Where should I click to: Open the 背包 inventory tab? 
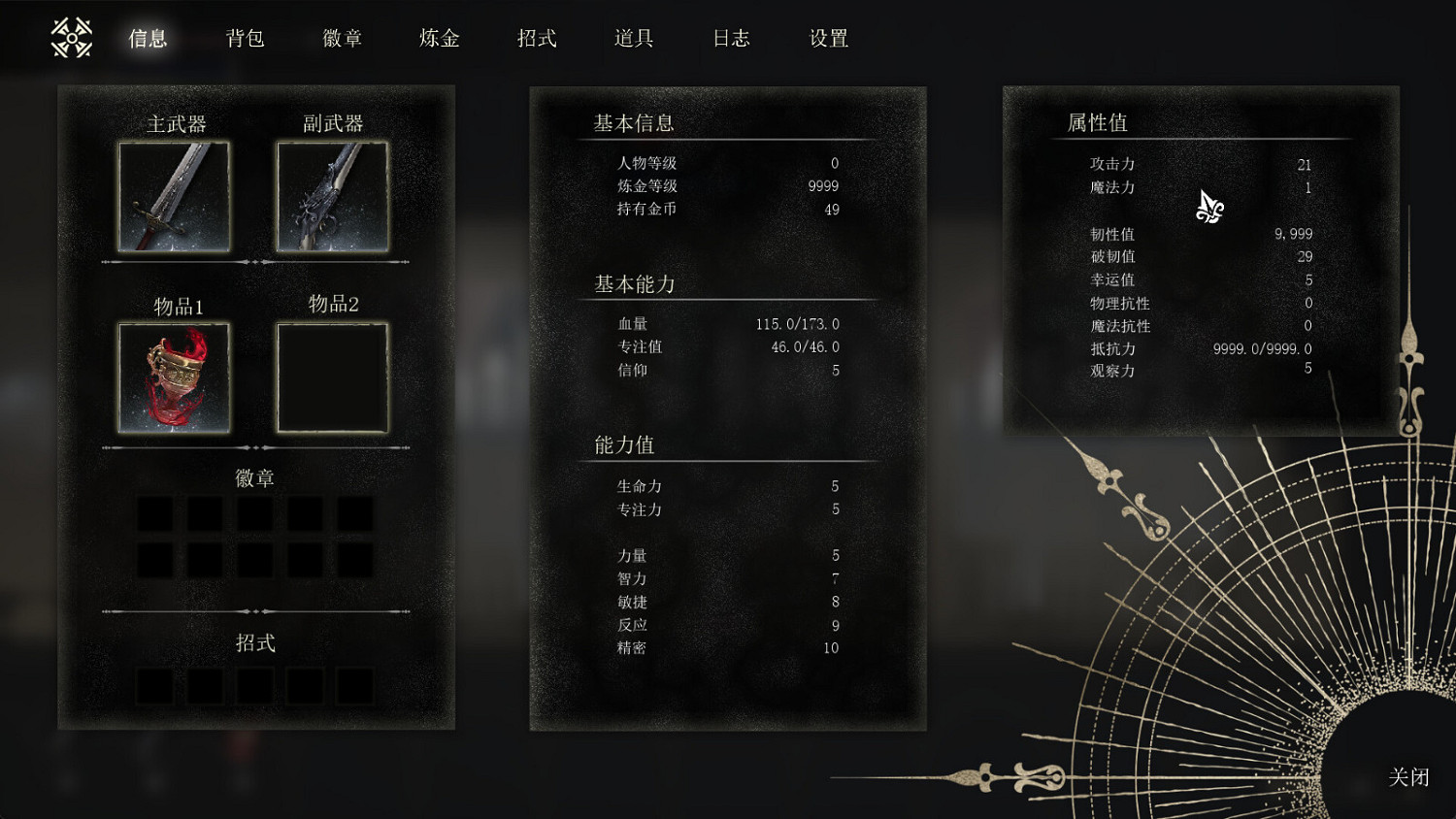point(246,39)
